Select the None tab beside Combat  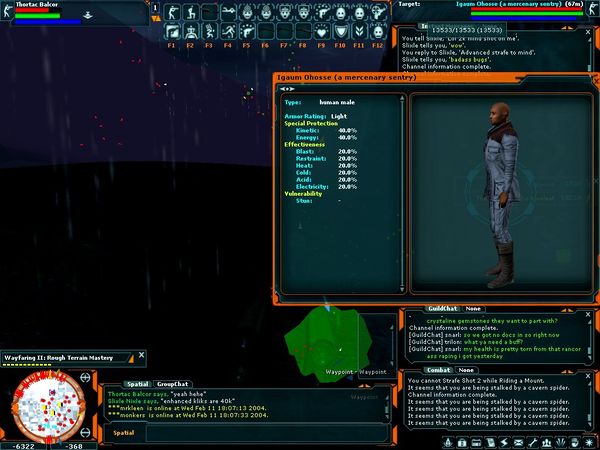pyautogui.click(x=467, y=370)
